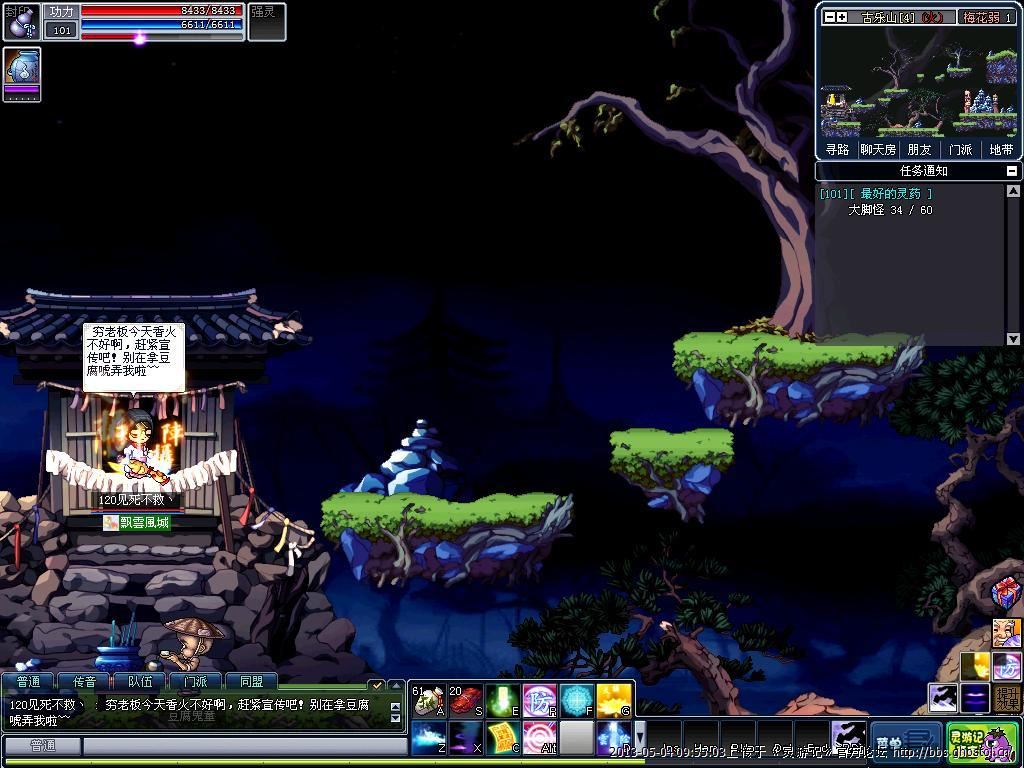Open the 聊天房 chat room
The image size is (1024, 768).
(x=878, y=149)
